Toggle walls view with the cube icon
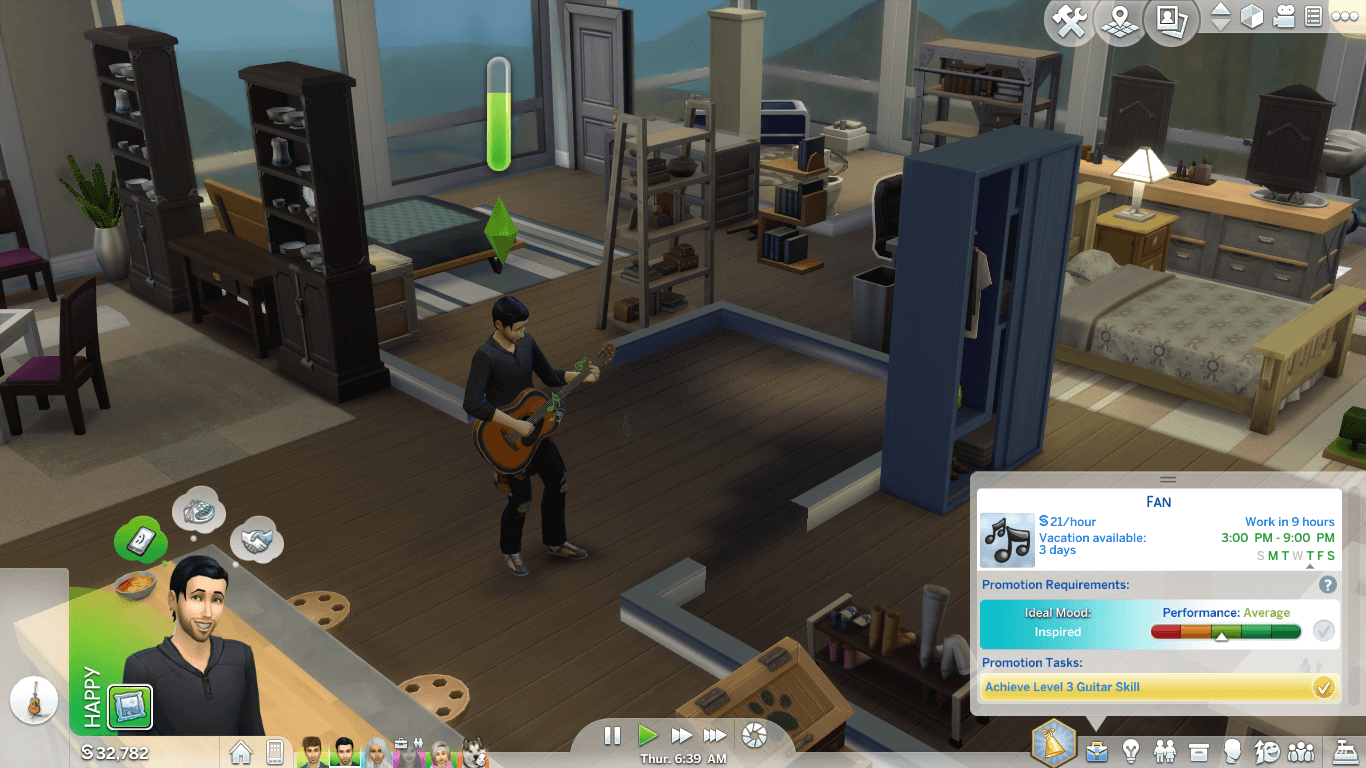 click(1251, 17)
